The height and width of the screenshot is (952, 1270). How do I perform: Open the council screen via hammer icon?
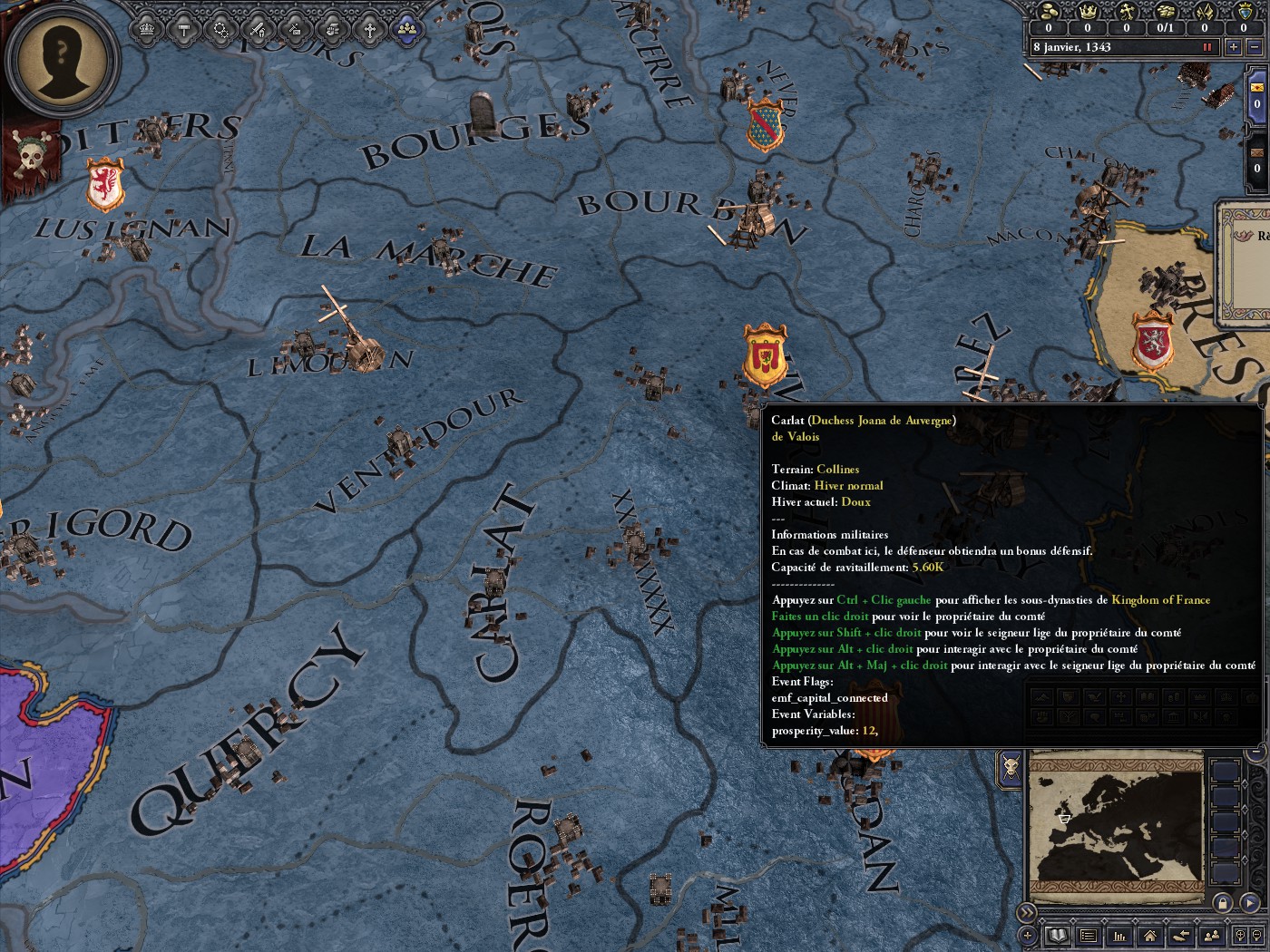[182, 28]
